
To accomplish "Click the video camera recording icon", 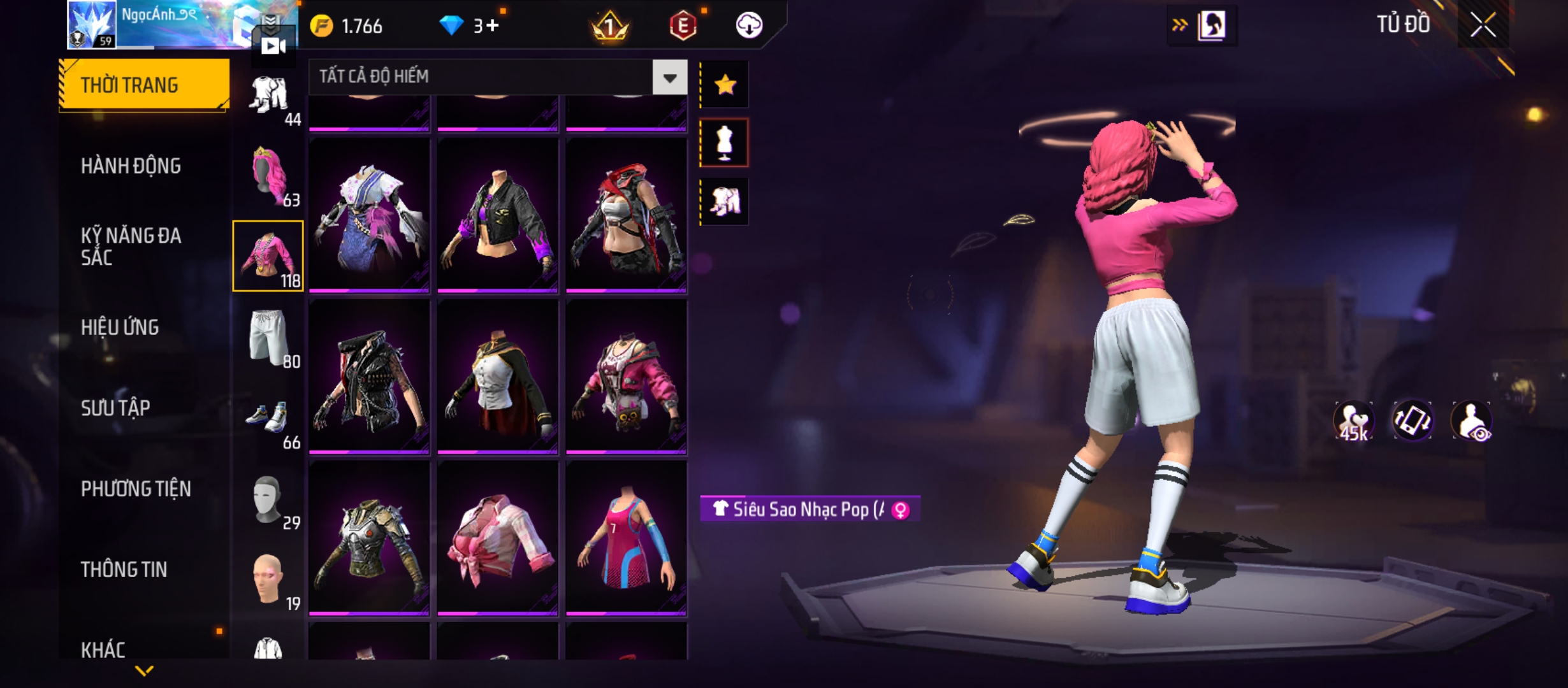I will (x=273, y=46).
